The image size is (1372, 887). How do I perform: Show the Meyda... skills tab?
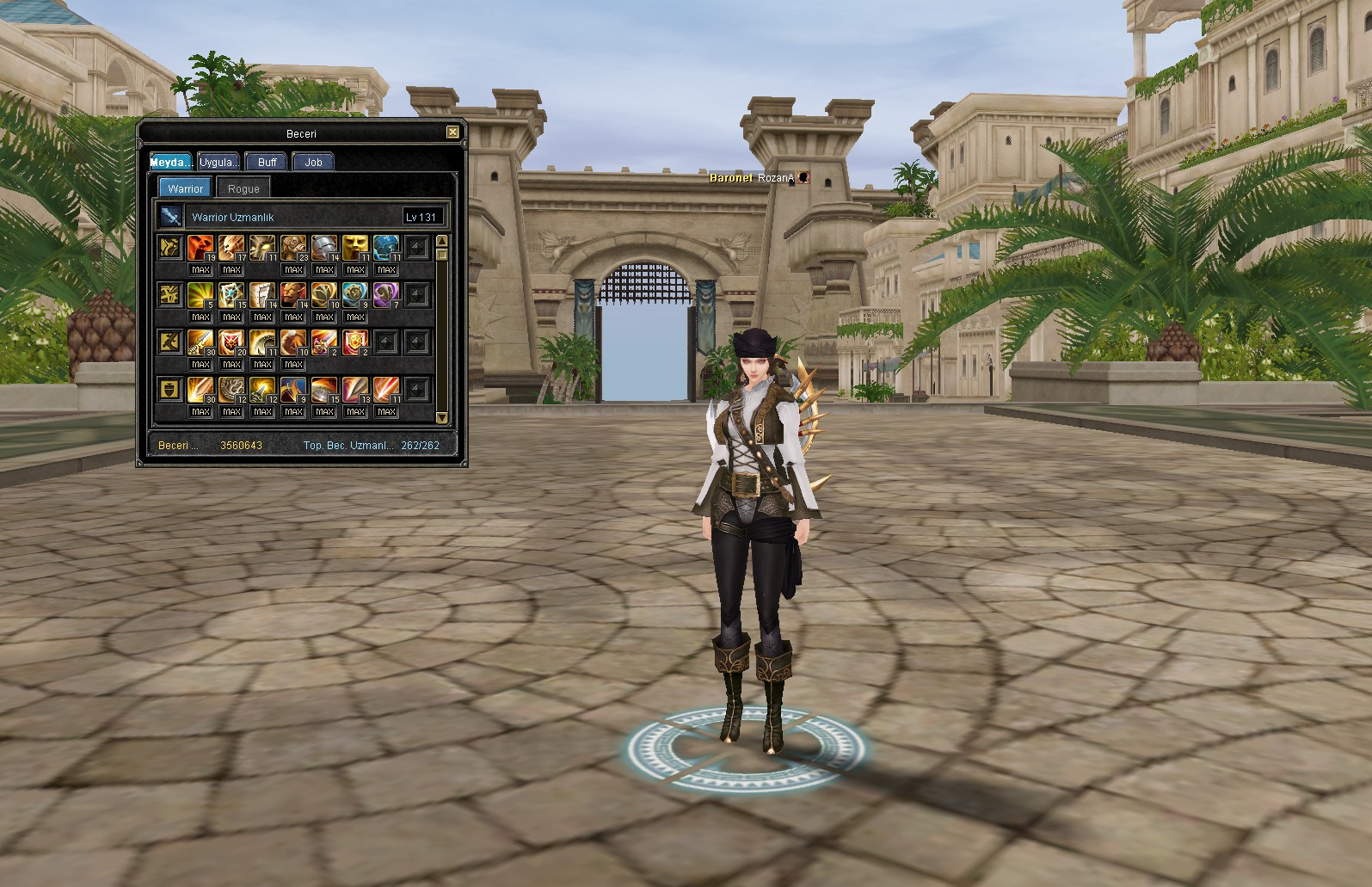tap(171, 162)
